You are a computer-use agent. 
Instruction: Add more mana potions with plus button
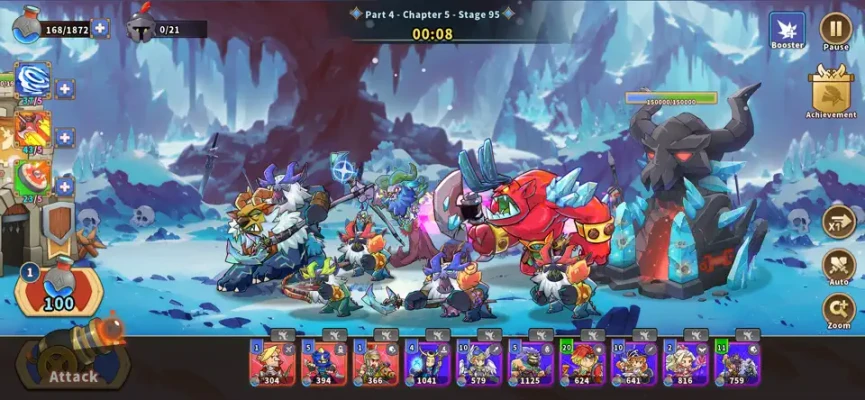pos(101,29)
